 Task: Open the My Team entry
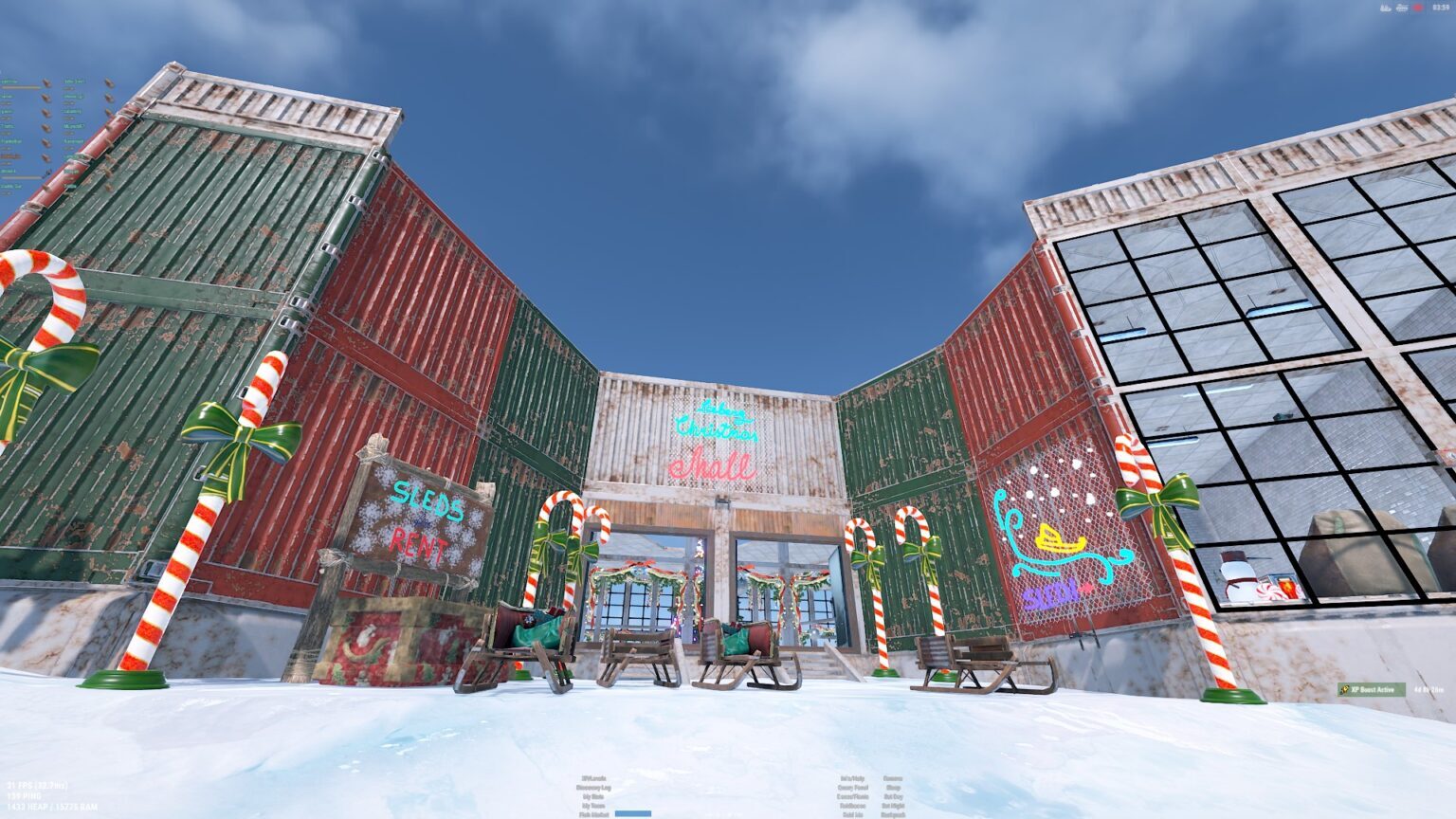click(593, 806)
